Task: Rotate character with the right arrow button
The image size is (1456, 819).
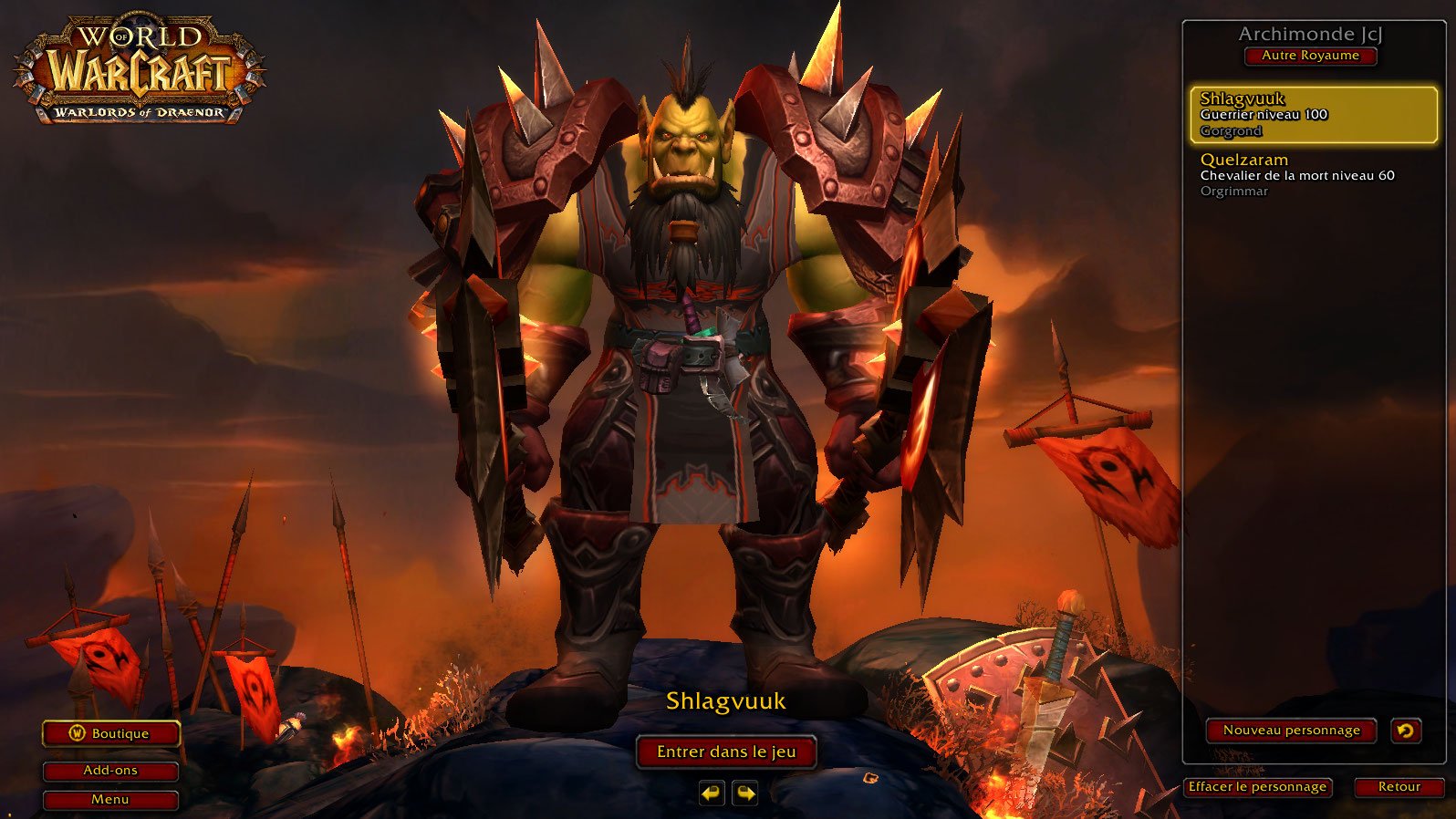Action: coord(745,793)
